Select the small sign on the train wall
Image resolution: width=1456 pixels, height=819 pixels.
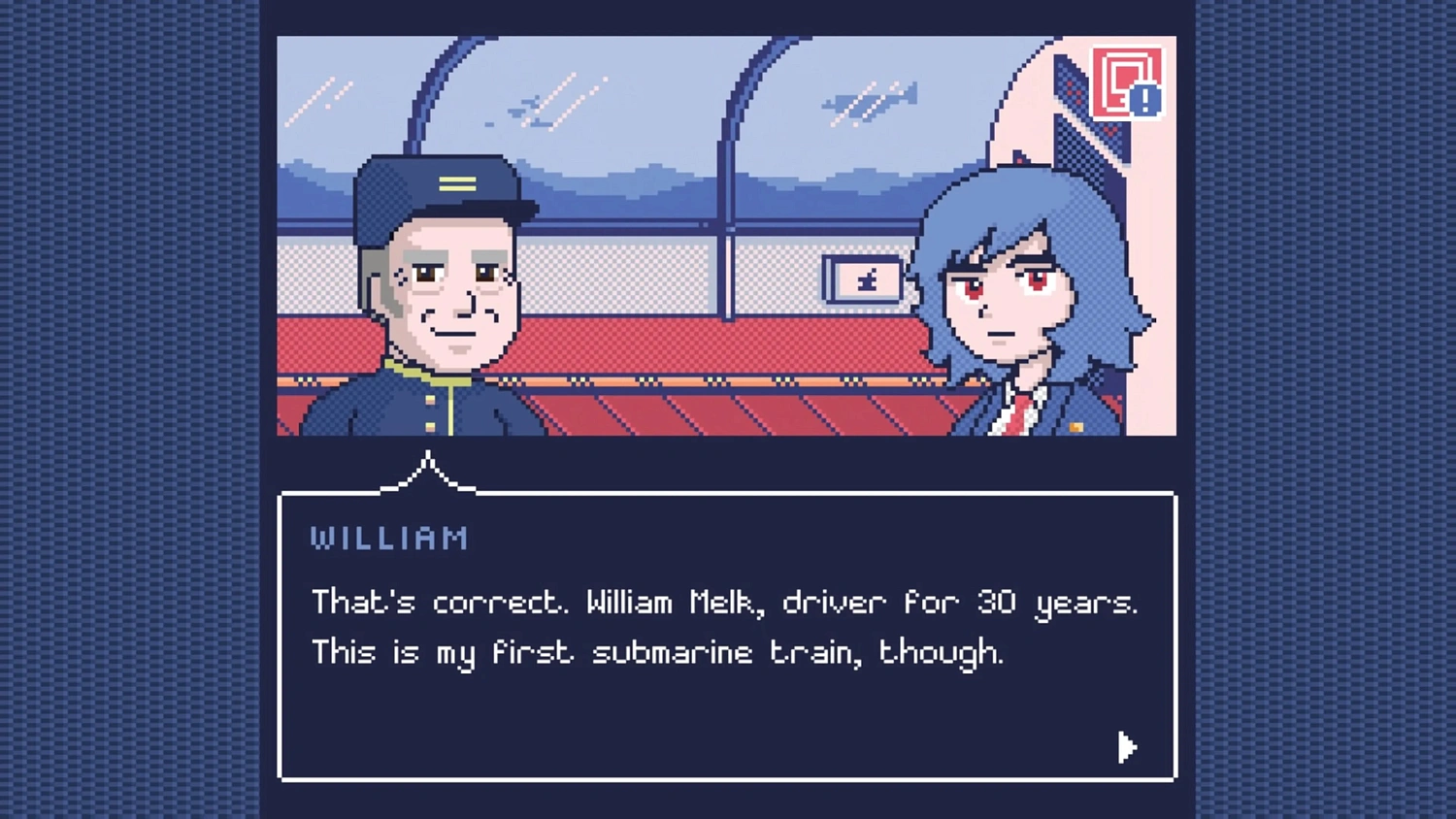(862, 279)
